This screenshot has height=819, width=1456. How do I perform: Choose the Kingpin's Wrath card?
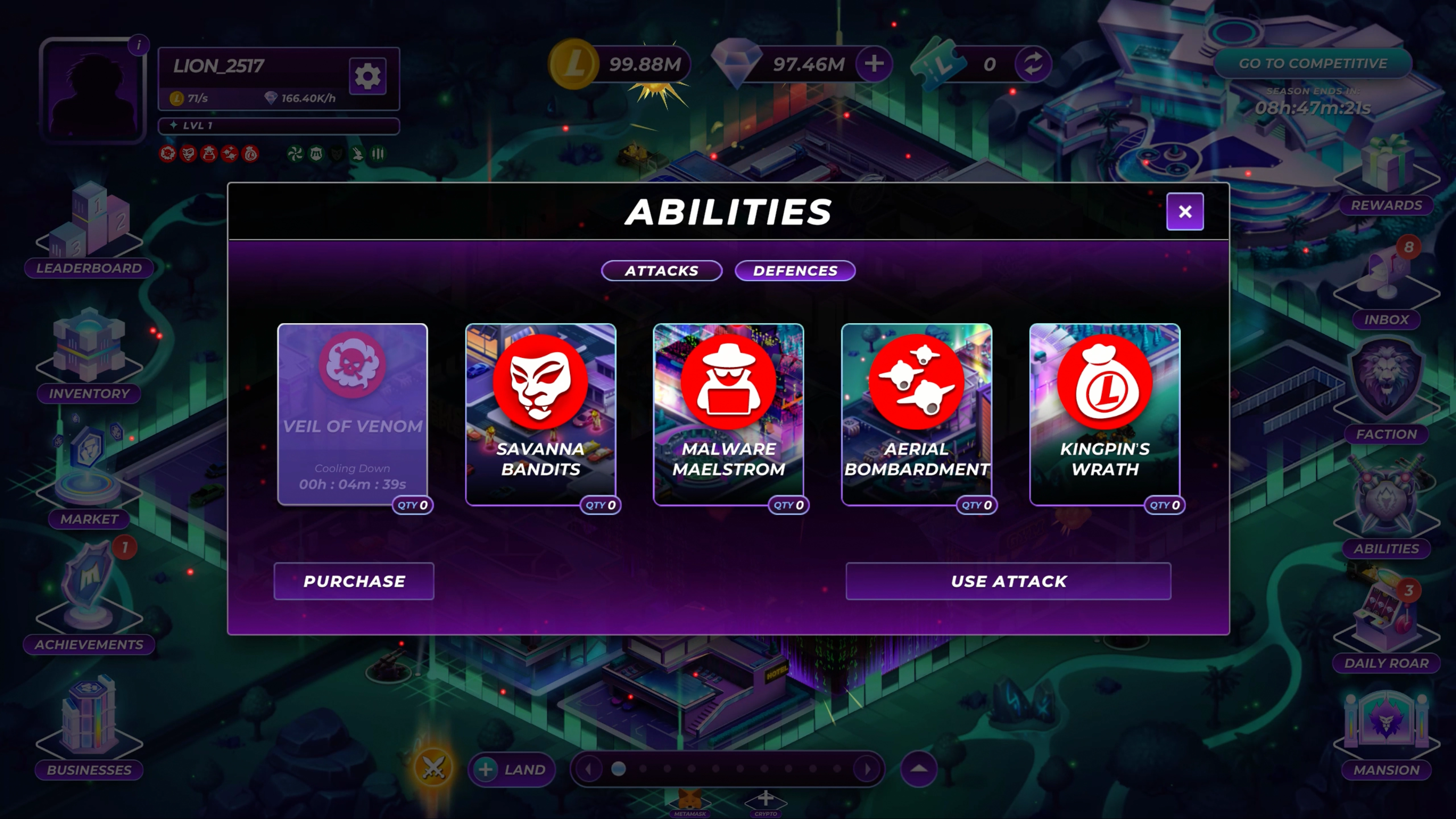pos(1105,414)
